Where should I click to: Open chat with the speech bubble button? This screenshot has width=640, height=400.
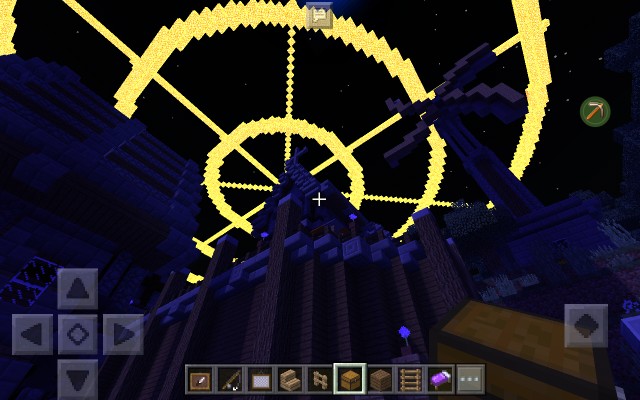[x=319, y=15]
